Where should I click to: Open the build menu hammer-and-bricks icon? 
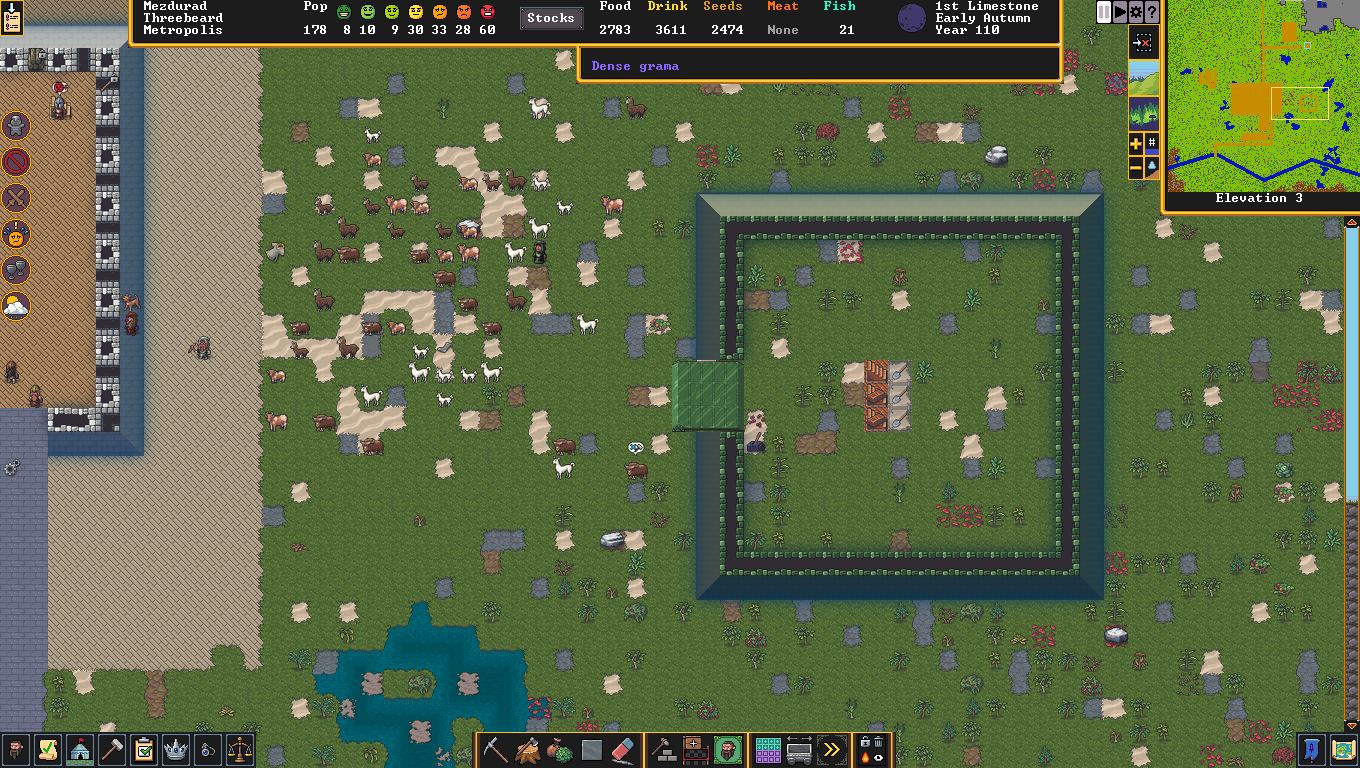(663, 749)
